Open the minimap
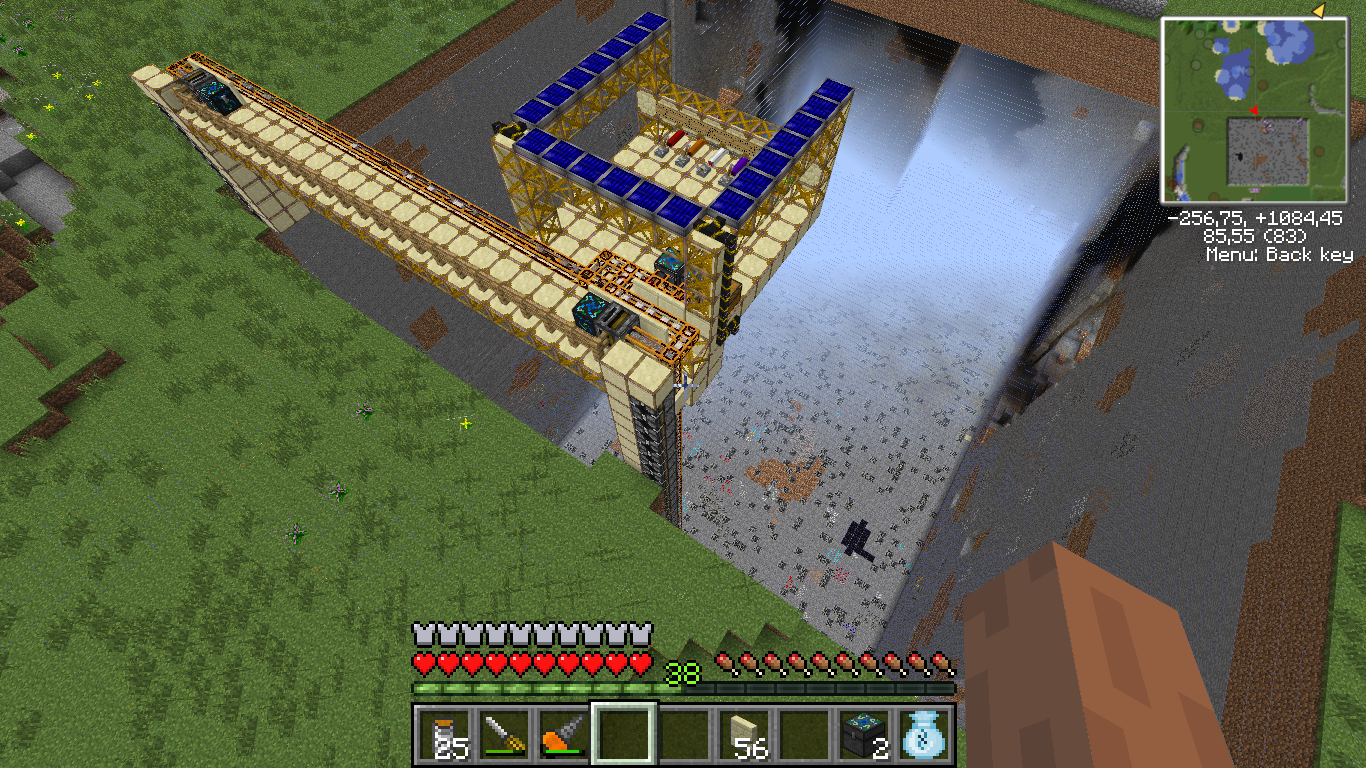This screenshot has width=1366, height=768. click(x=1254, y=110)
